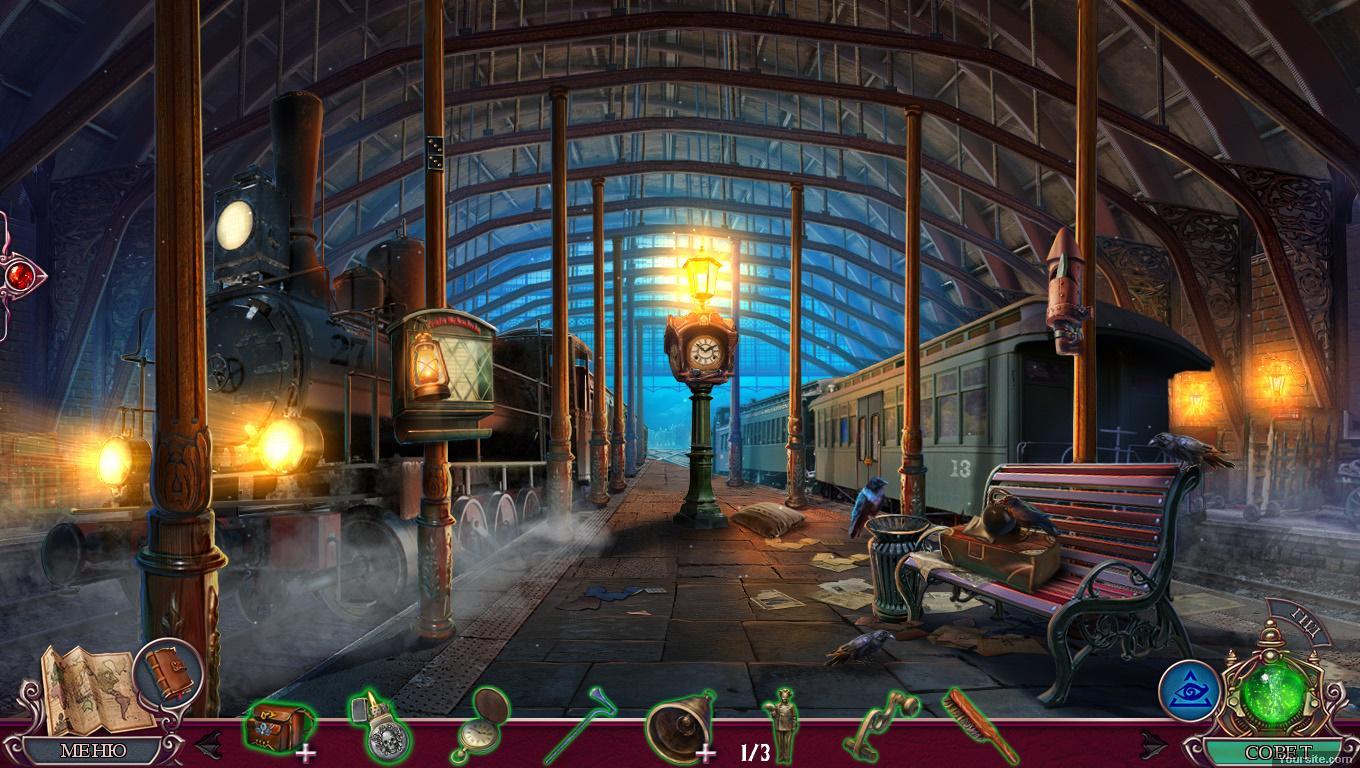This screenshot has width=1360, height=768.
Task: Select the satchel bag inventory item
Action: 276,726
